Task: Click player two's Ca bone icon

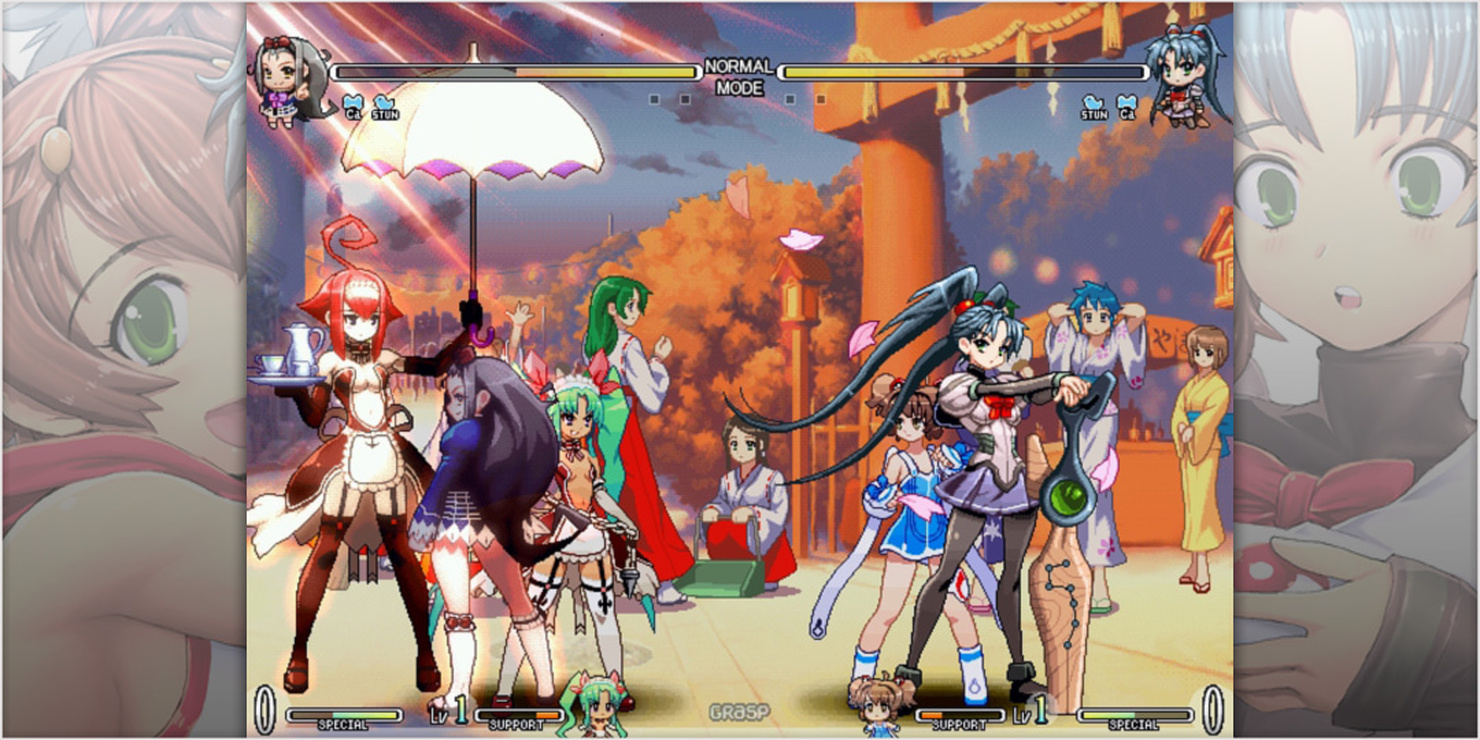Action: [x=1127, y=107]
